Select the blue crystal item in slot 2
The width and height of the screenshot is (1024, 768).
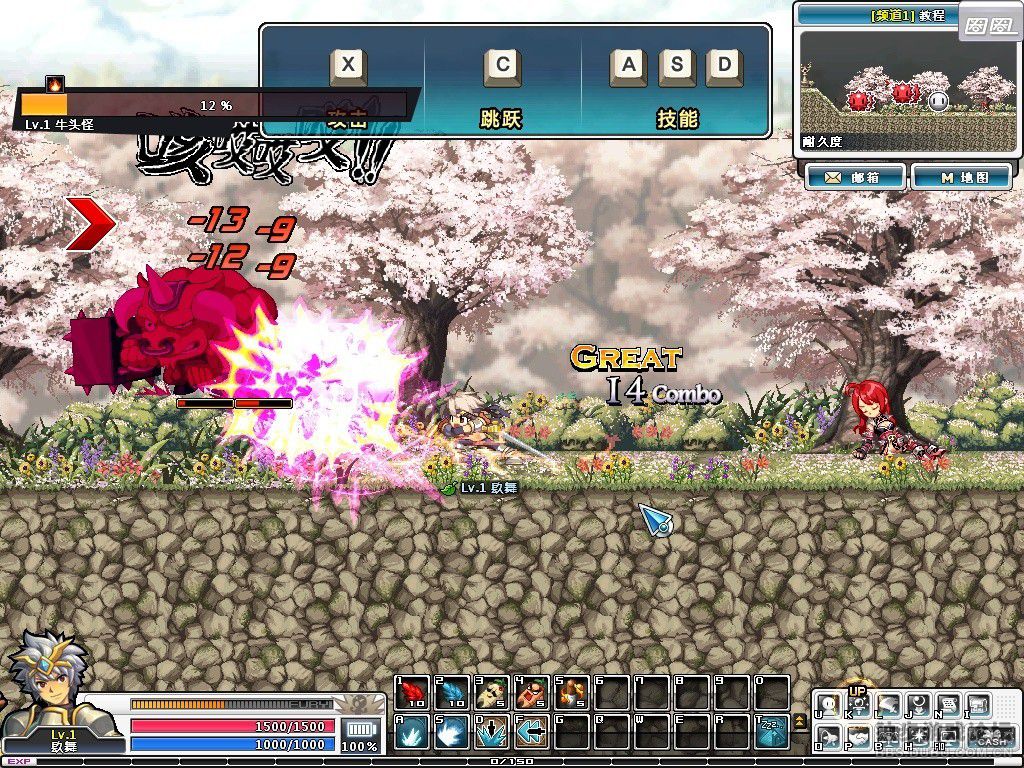coord(452,692)
